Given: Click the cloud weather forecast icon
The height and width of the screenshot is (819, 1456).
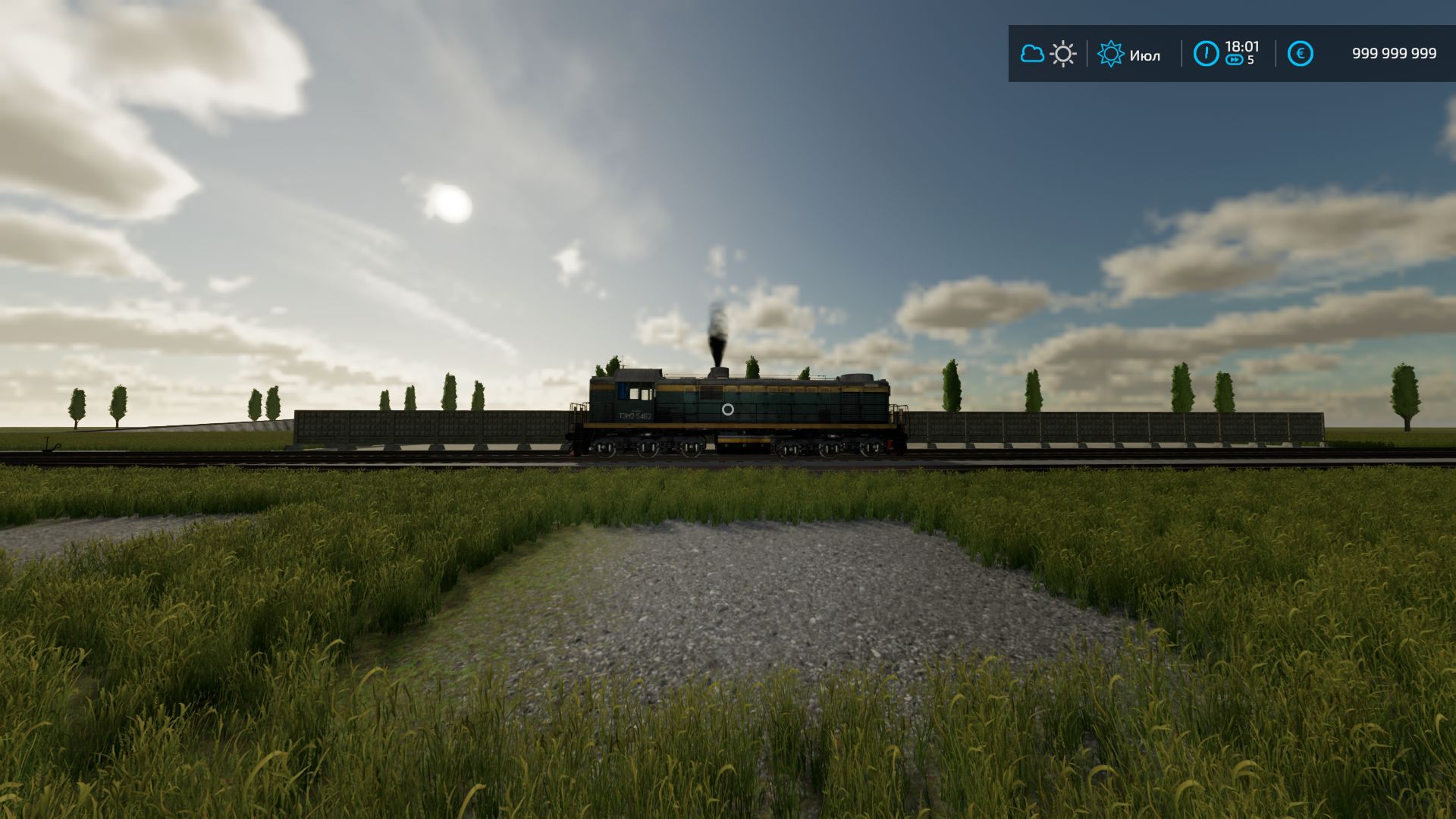Looking at the screenshot, I should 1032,54.
